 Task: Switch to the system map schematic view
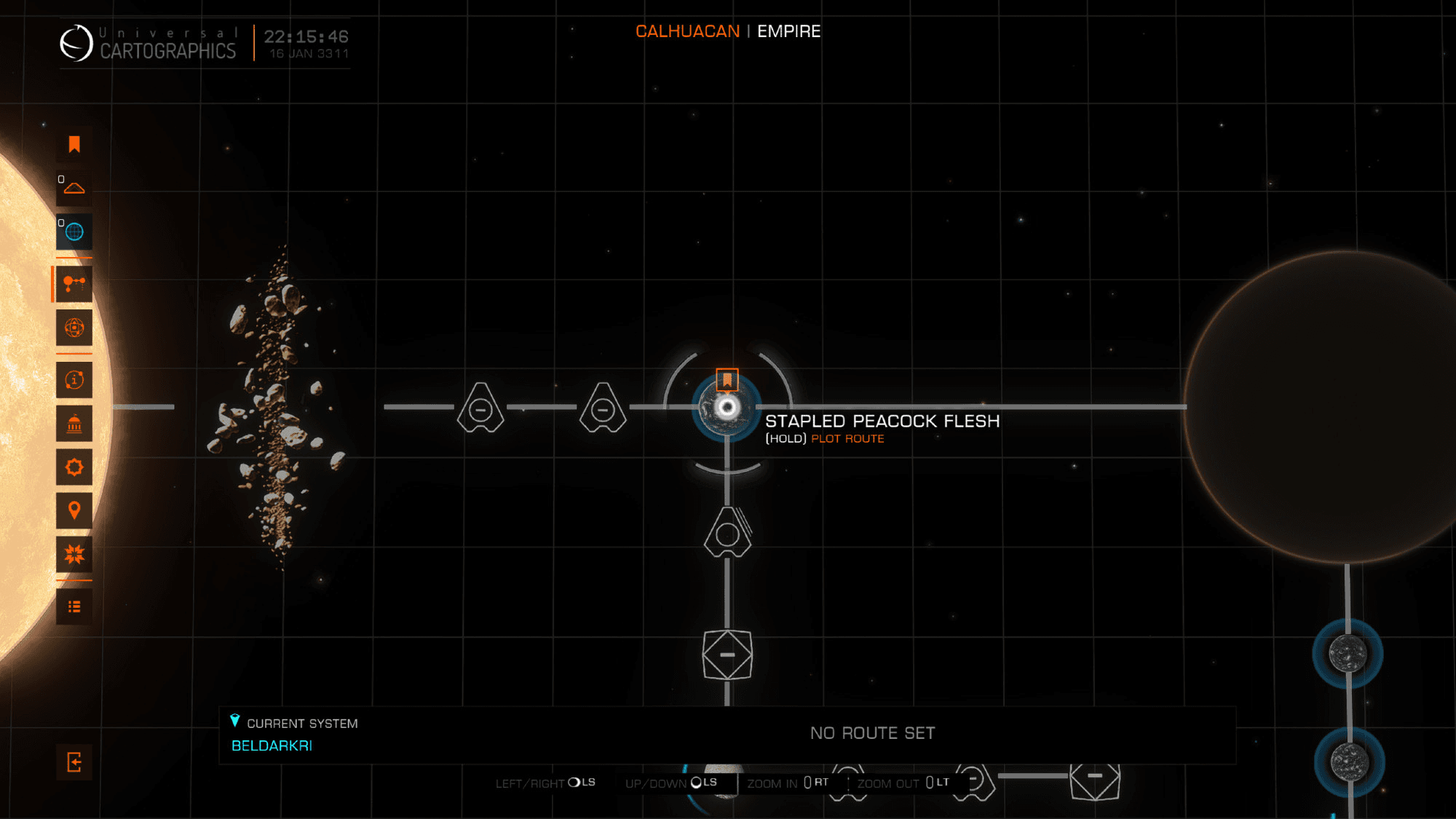coord(74,284)
